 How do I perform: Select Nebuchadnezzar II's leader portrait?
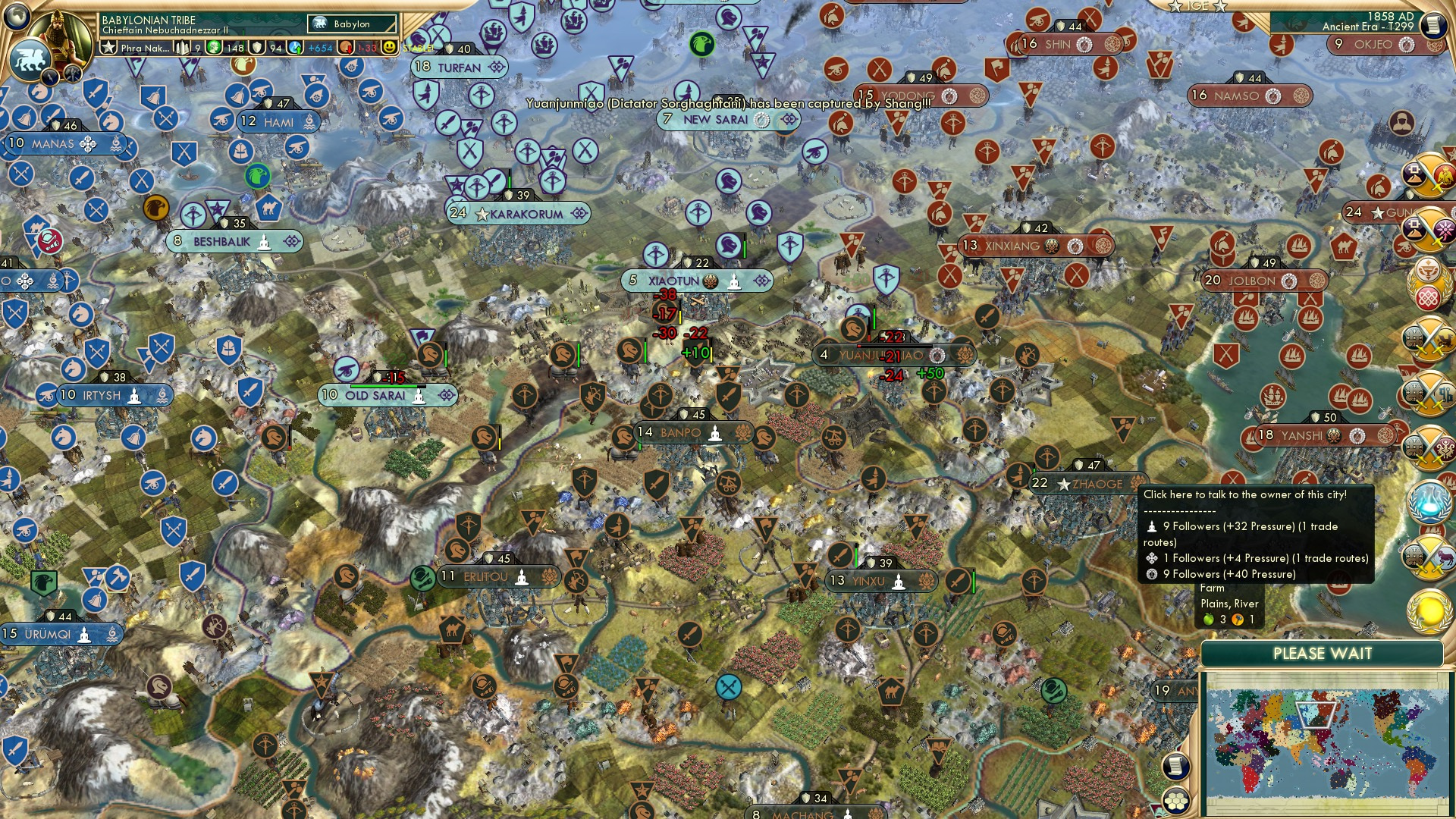tap(59, 33)
